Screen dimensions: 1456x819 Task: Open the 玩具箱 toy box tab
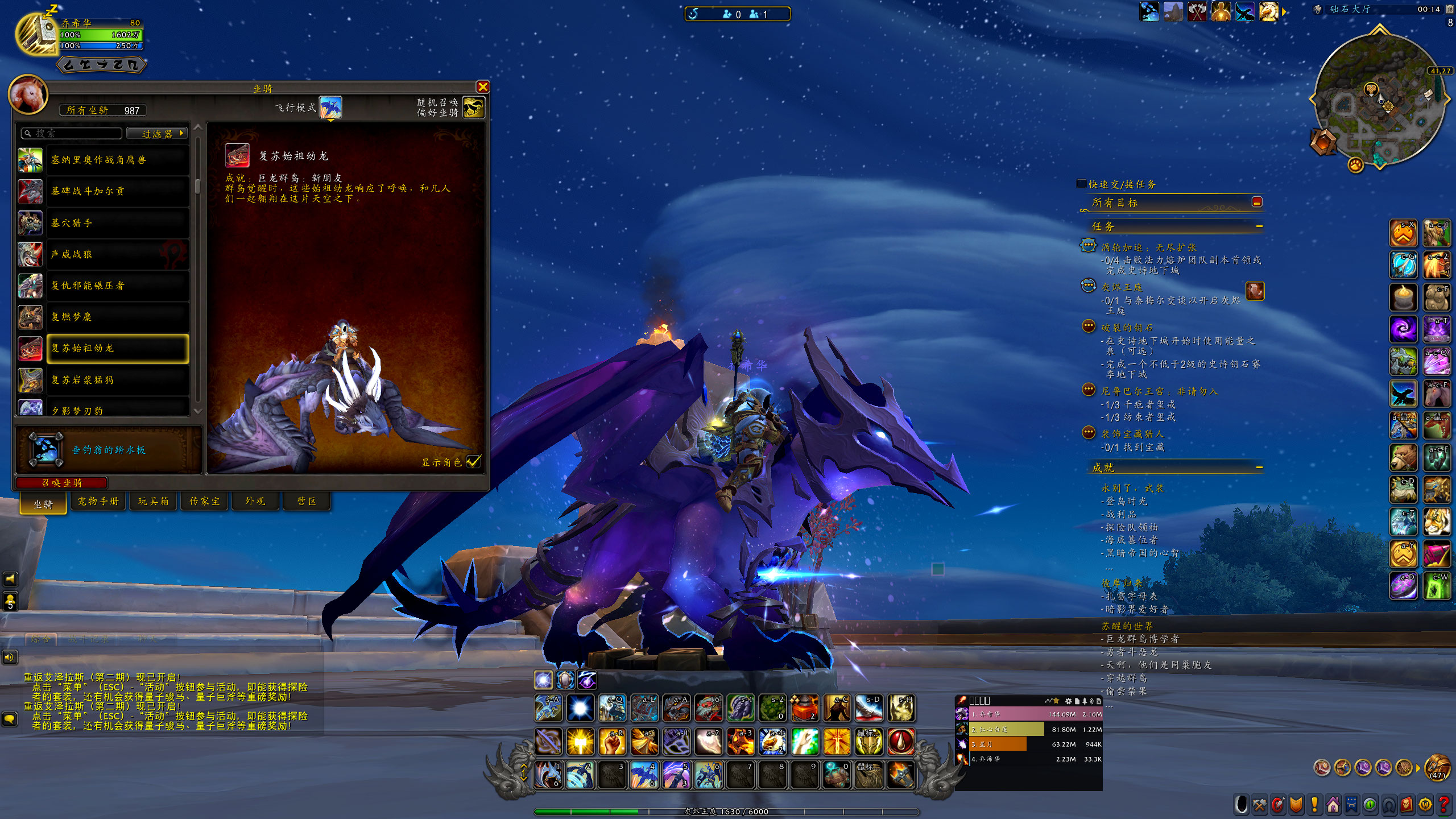[154, 502]
